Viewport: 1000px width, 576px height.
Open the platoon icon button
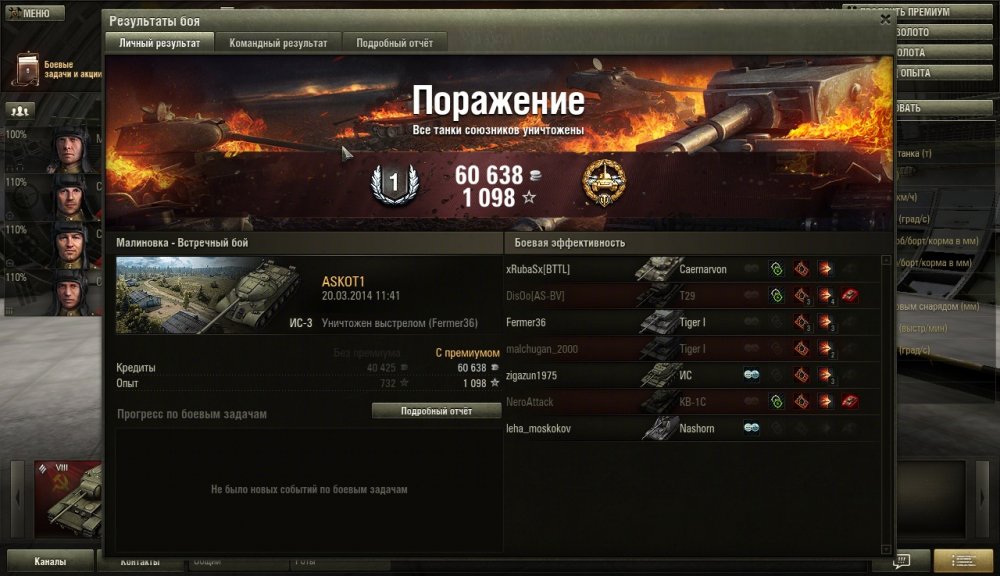pos(20,110)
